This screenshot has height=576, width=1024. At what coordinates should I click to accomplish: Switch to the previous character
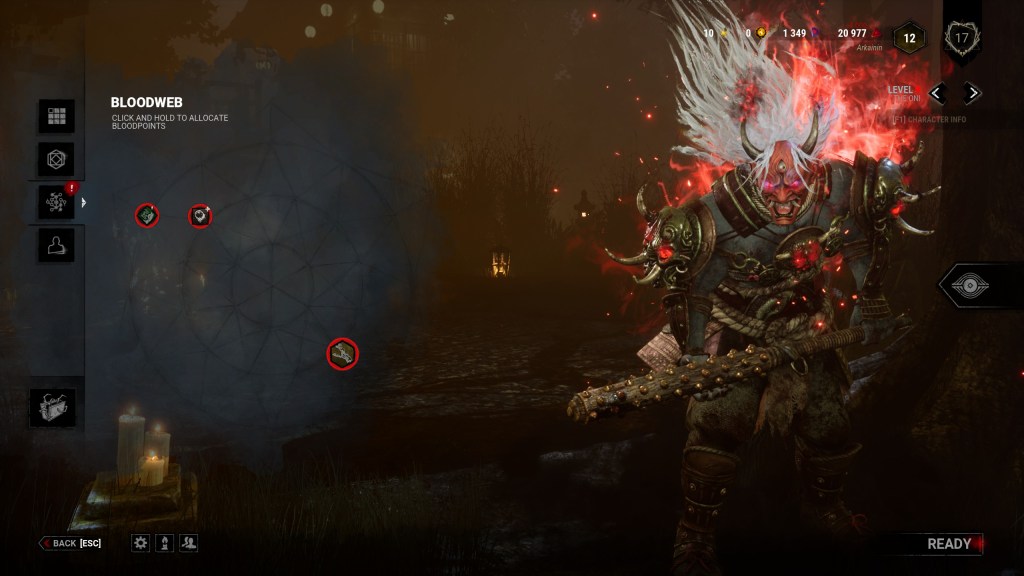coord(937,94)
